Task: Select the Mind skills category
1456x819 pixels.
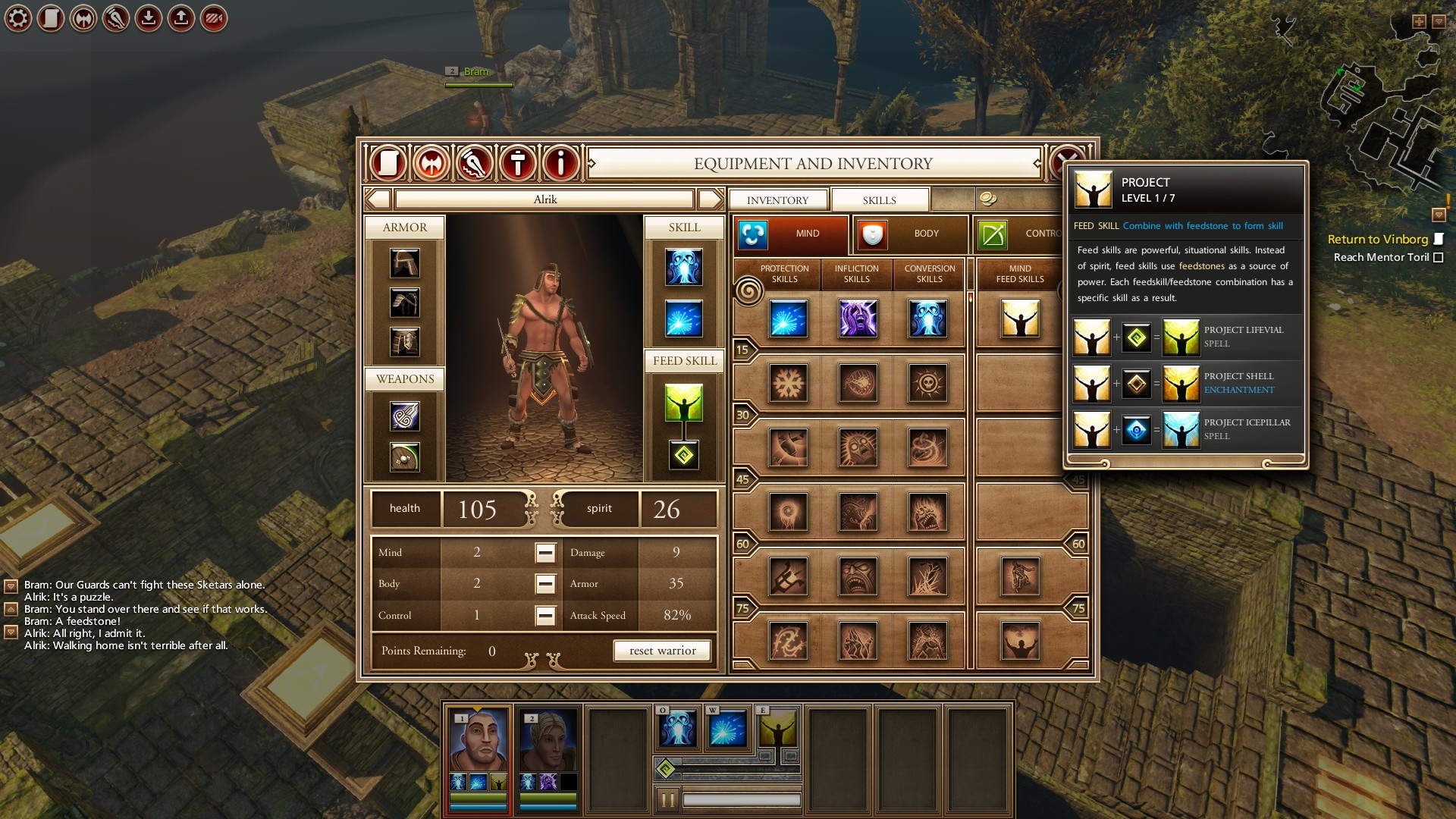Action: click(790, 234)
